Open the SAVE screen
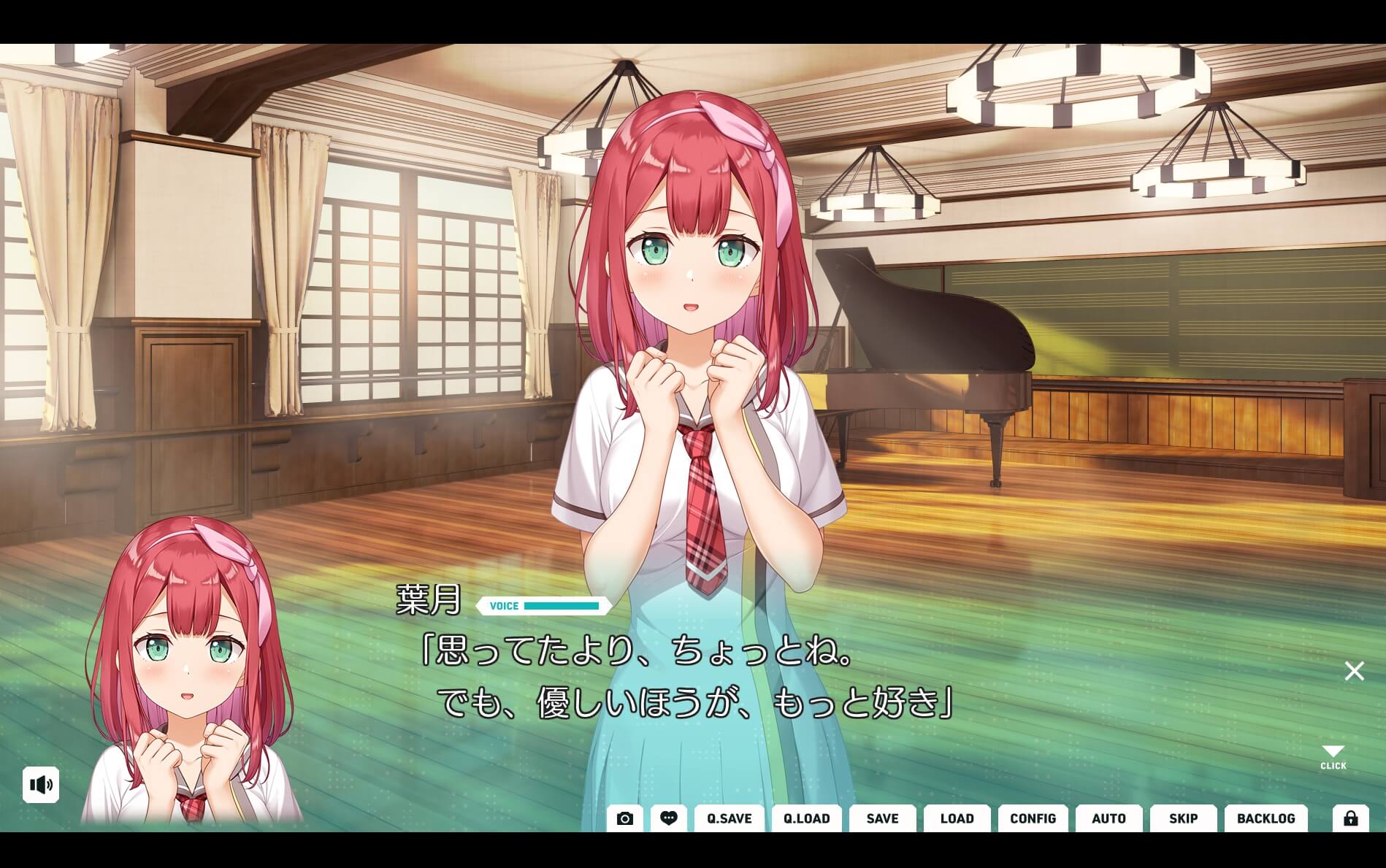 882,818
